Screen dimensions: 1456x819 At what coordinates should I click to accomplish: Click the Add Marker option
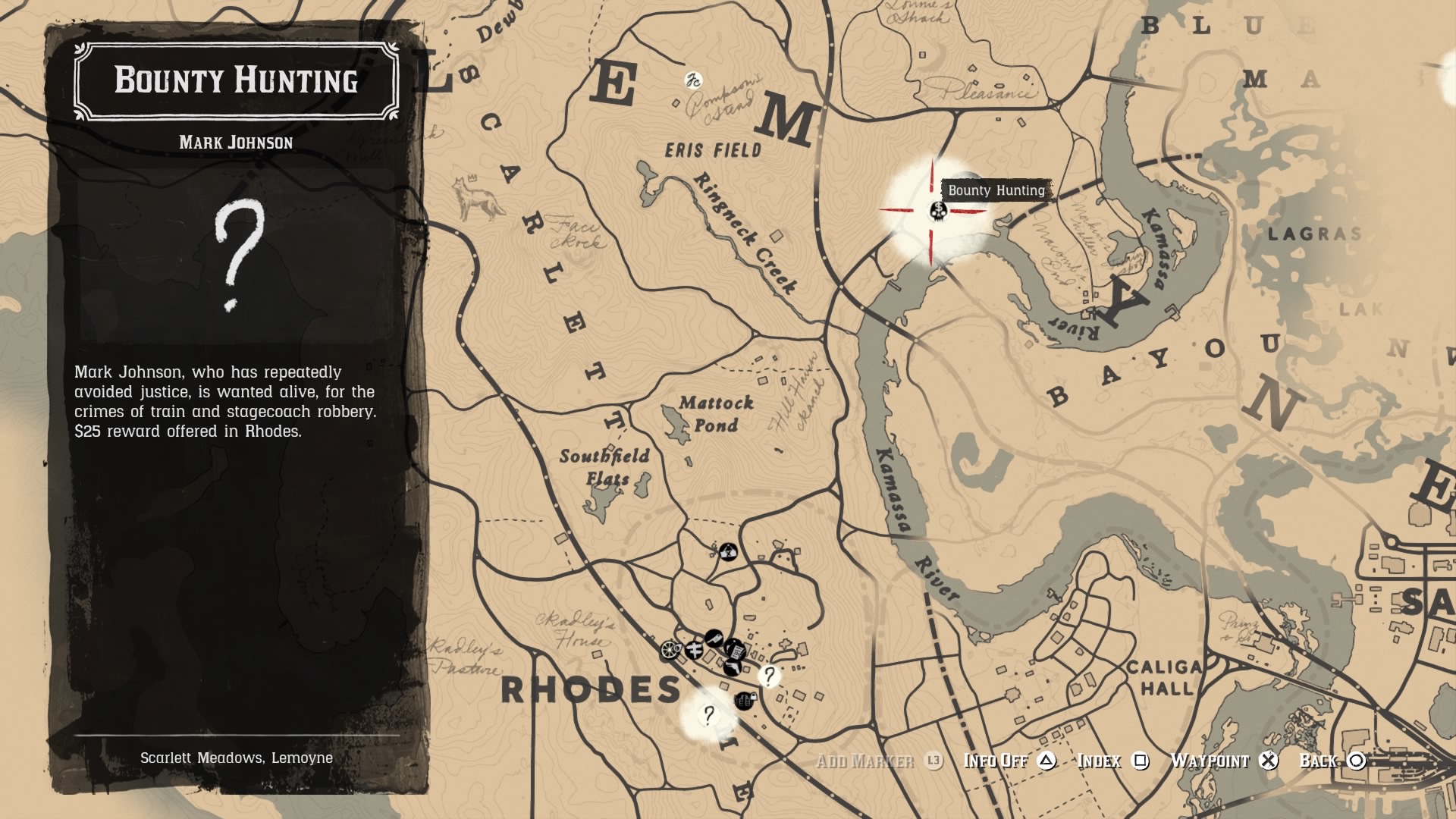click(x=865, y=761)
